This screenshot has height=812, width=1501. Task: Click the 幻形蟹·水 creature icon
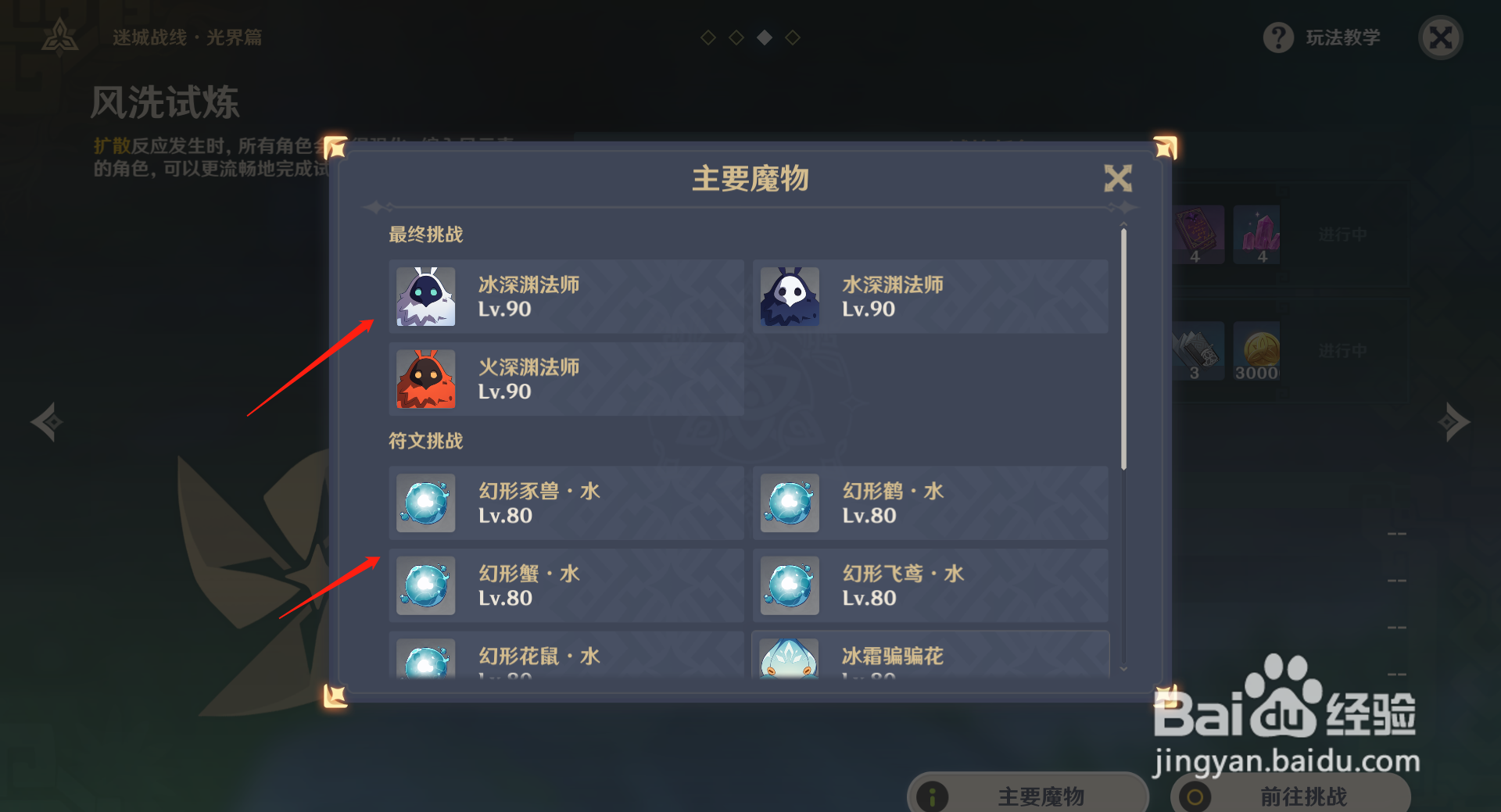point(425,585)
